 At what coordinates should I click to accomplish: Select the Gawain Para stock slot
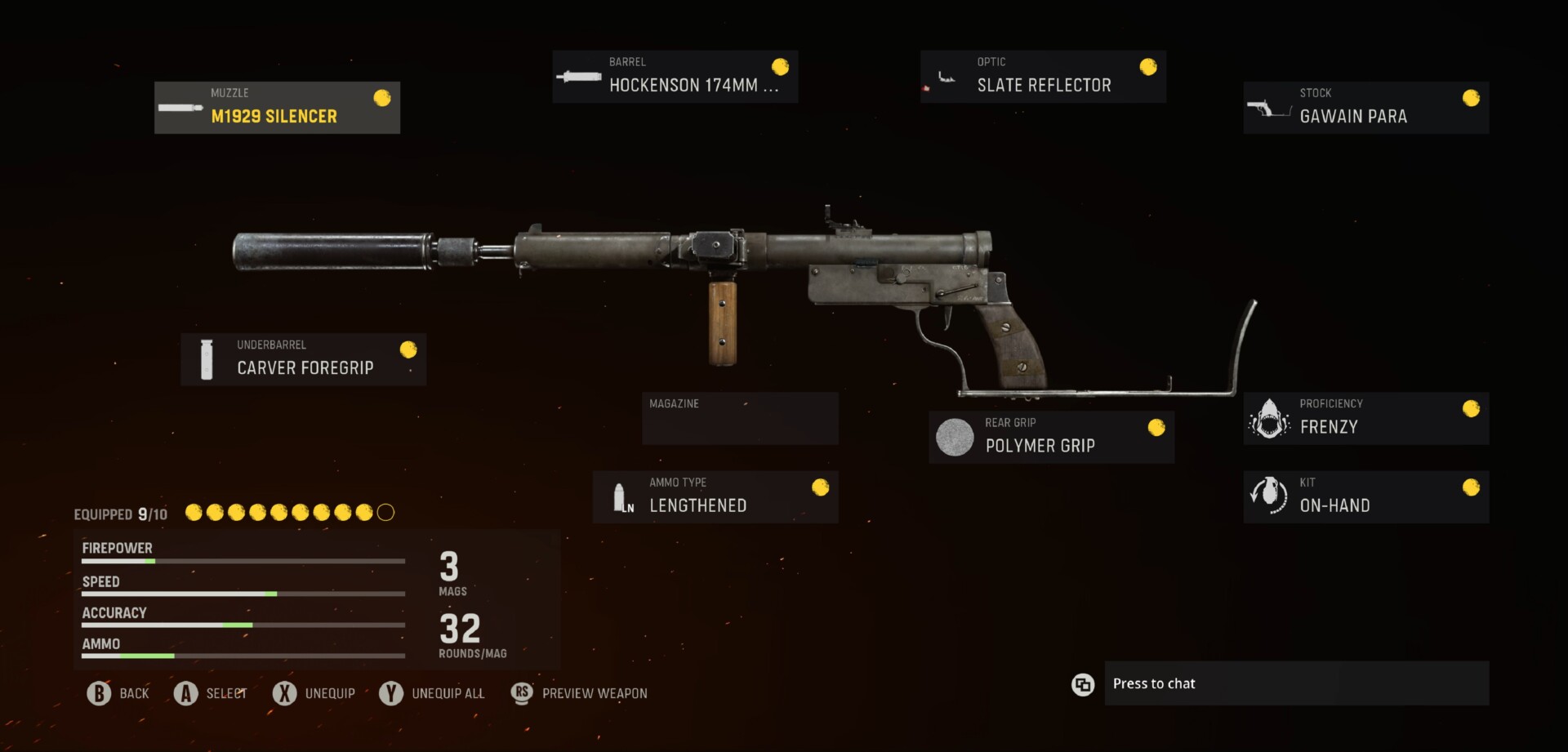1365,108
